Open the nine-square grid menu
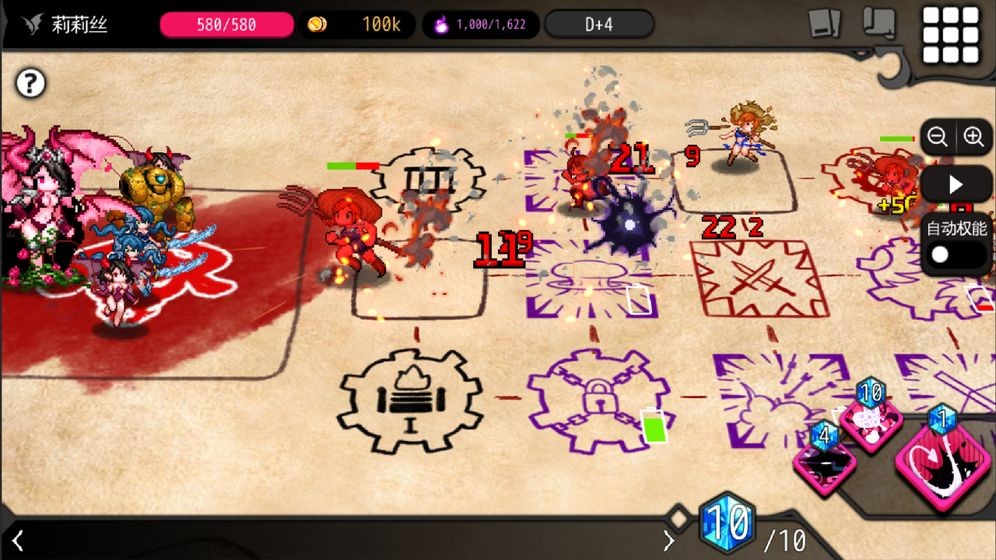 point(950,35)
